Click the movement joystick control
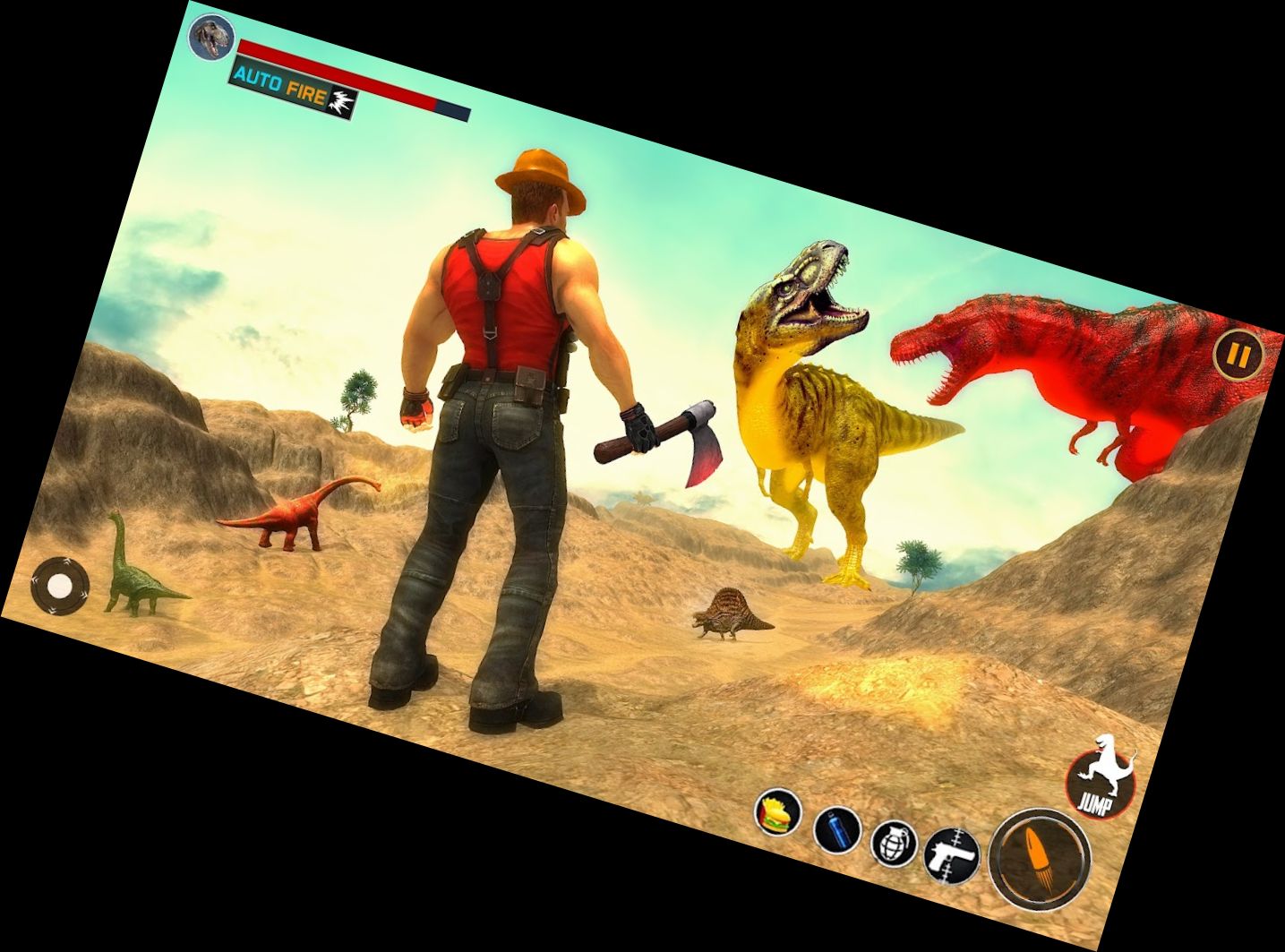 point(60,587)
